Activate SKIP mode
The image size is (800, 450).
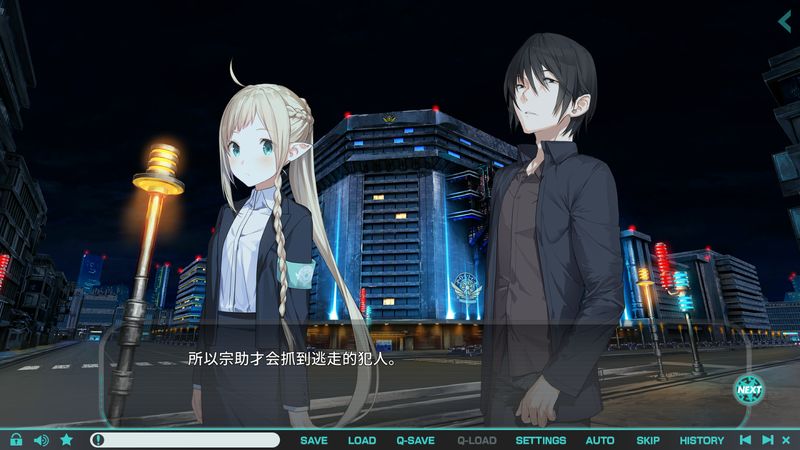click(648, 440)
